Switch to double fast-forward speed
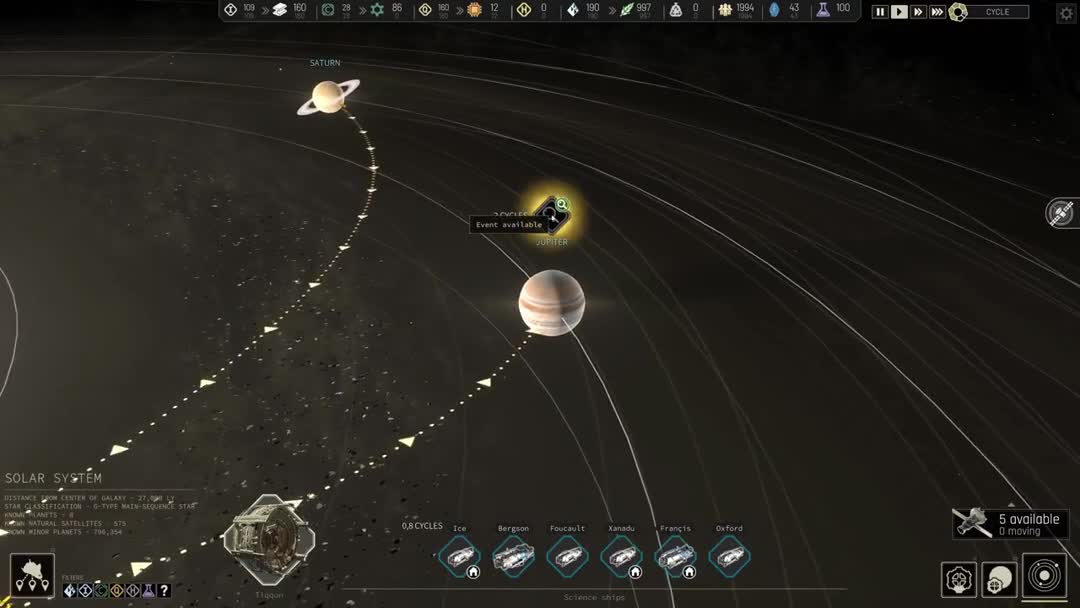 click(918, 12)
